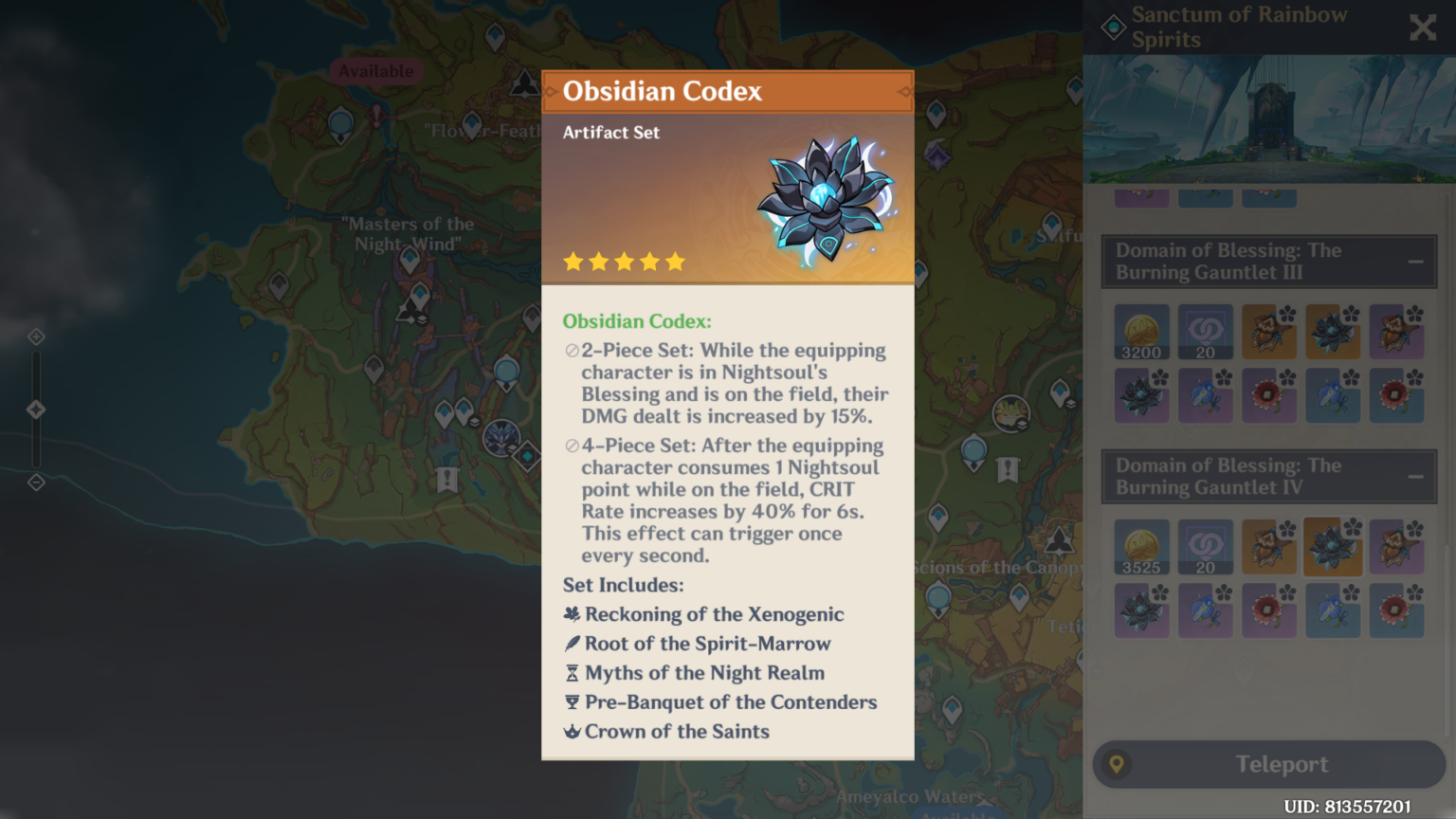Click an orange artifact reward icon in Gauntlet III
Screen dimensions: 1456x819
(1269, 332)
